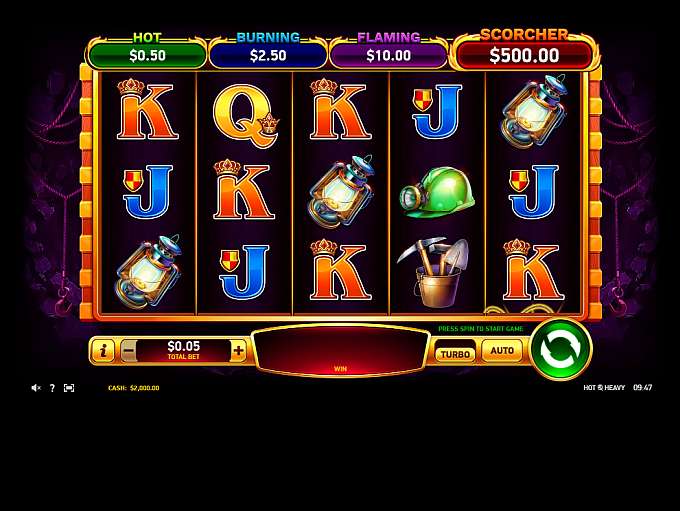Image resolution: width=680 pixels, height=511 pixels.
Task: Increase the total bet with plus
Action: tap(238, 351)
